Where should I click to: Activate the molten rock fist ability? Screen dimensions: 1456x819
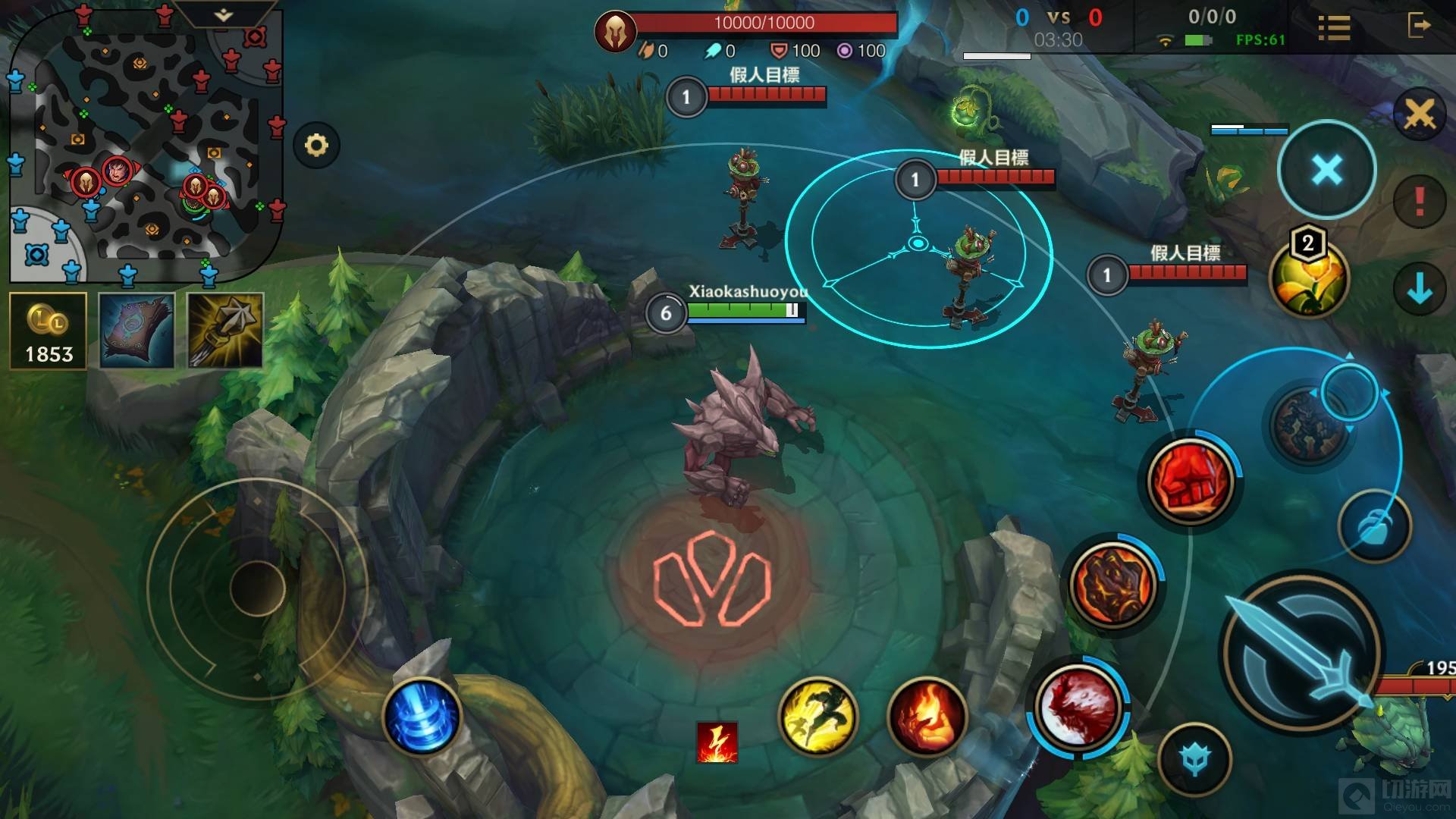point(1112,584)
